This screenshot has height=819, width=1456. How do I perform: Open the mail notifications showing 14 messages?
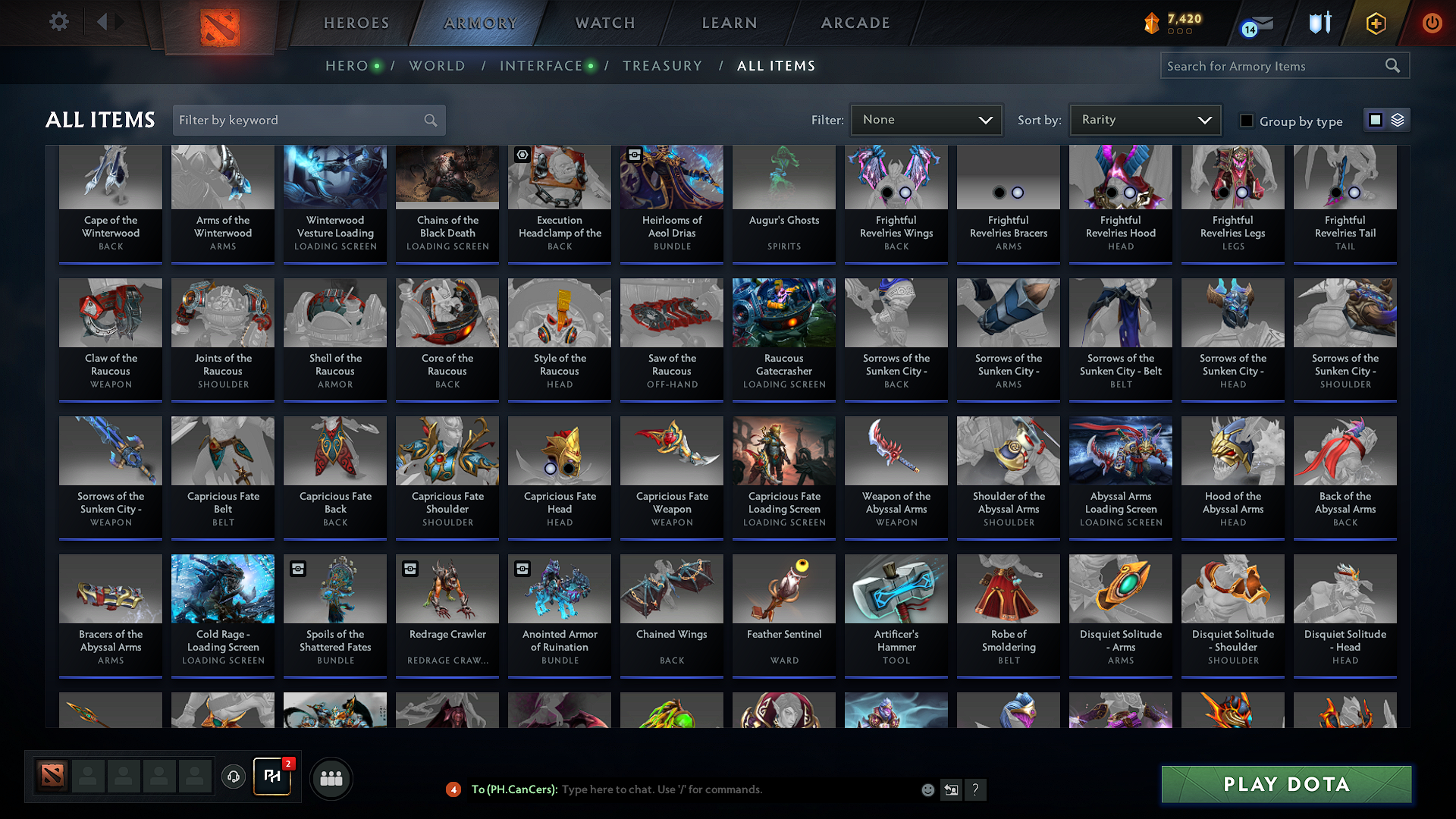tap(1252, 22)
